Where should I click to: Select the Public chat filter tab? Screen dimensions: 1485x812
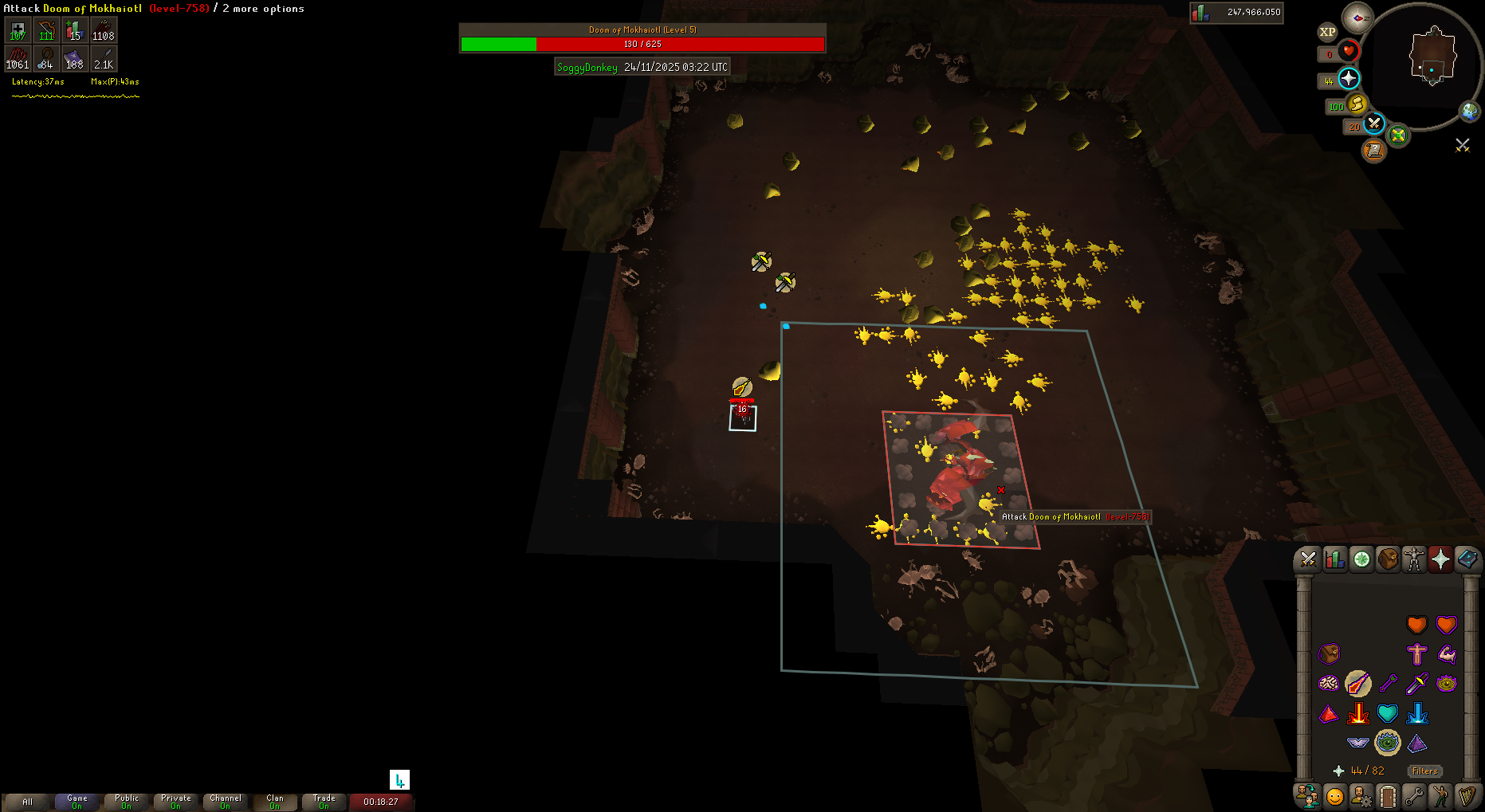click(127, 801)
